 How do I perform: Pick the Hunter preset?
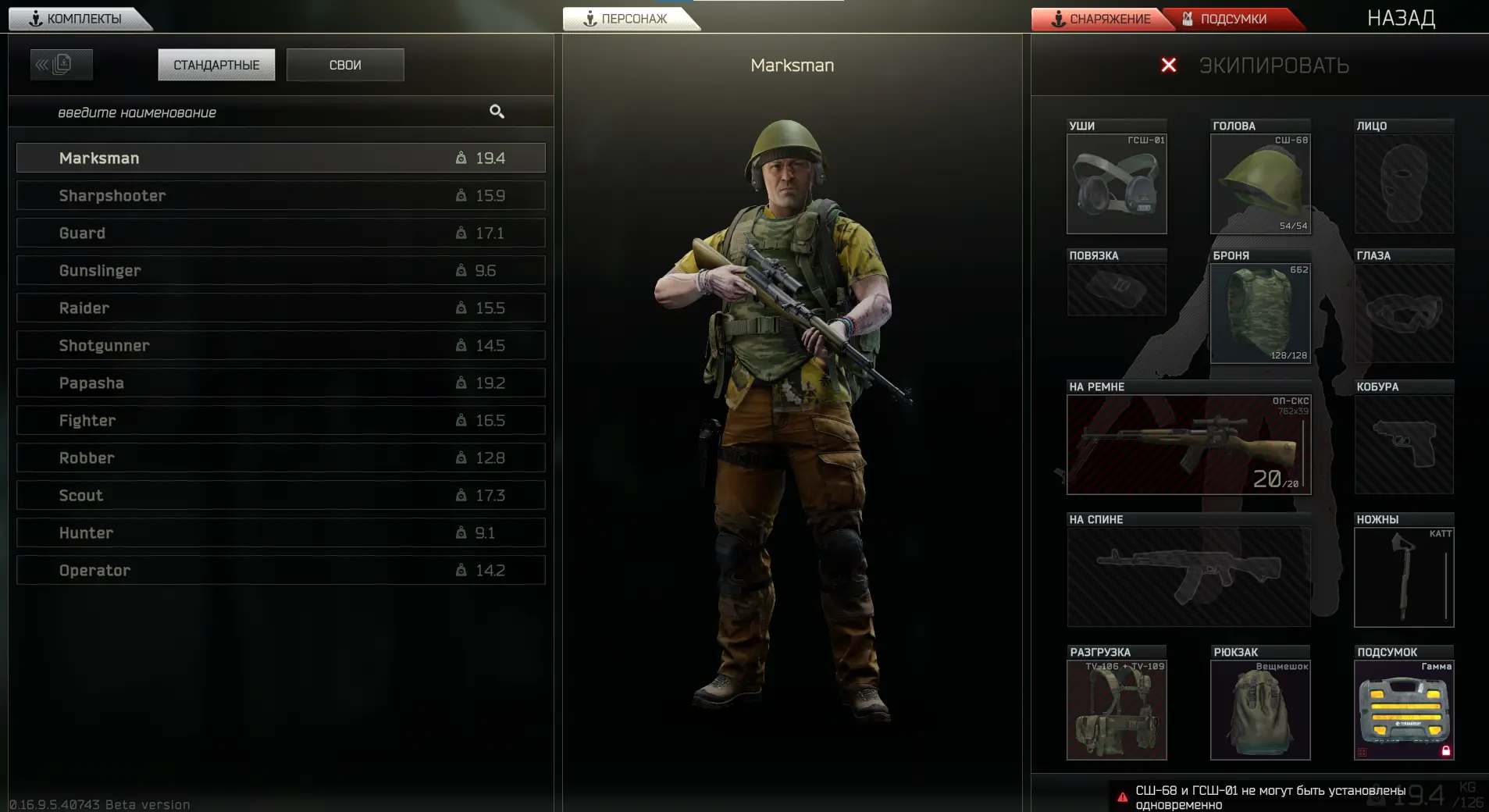click(x=280, y=532)
